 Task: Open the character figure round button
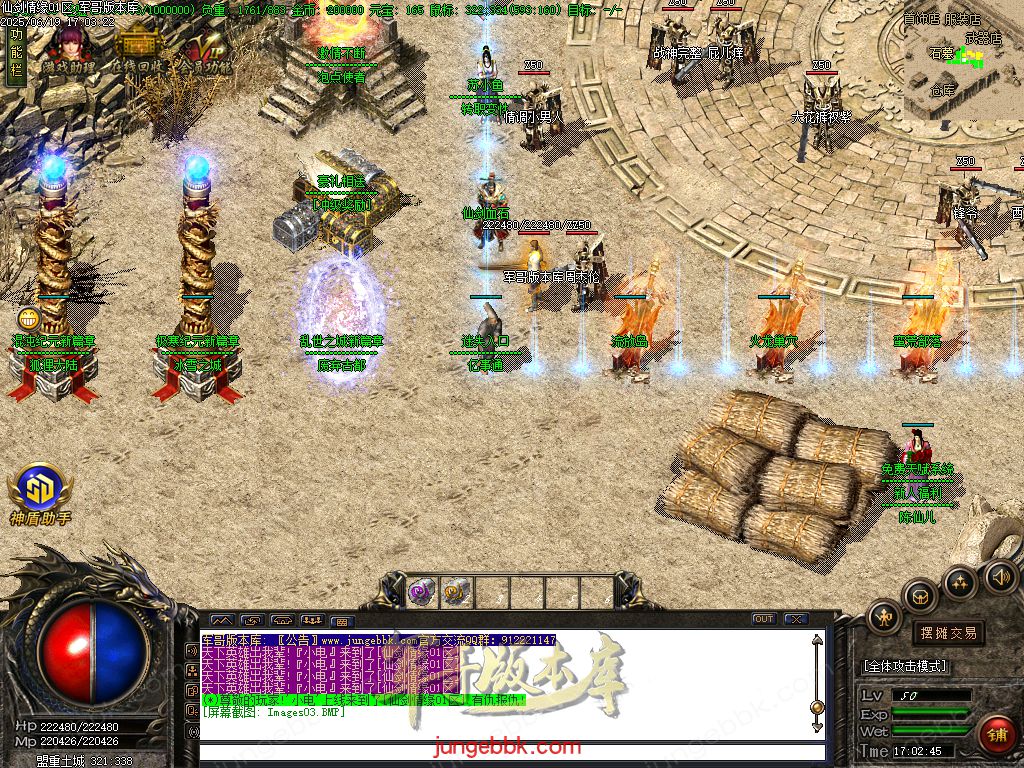click(x=884, y=618)
